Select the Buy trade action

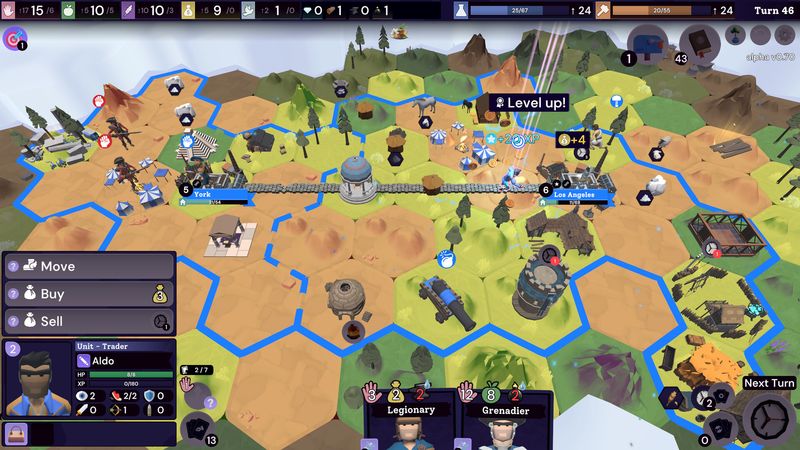[90, 294]
